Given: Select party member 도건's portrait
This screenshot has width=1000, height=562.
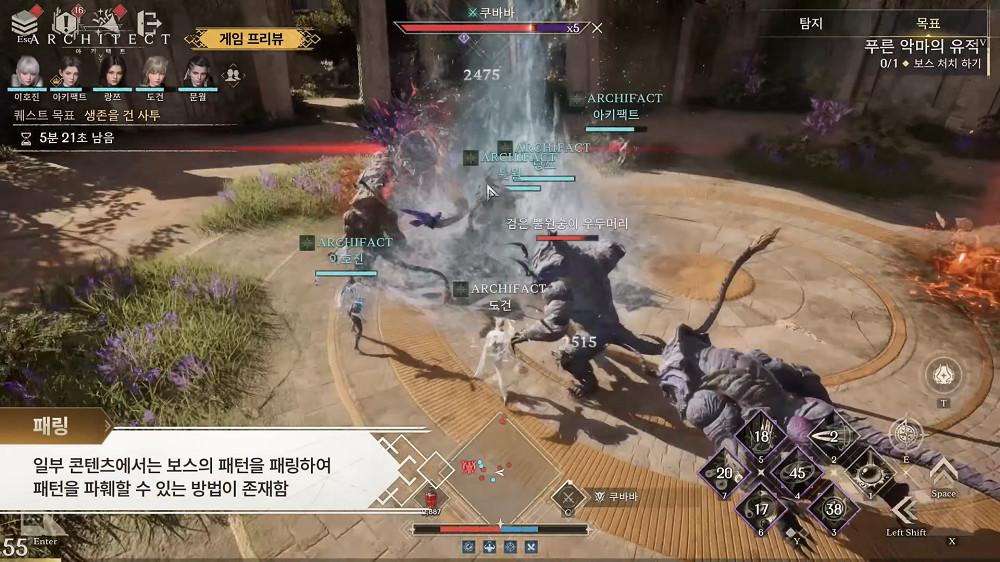Looking at the screenshot, I should click(155, 71).
